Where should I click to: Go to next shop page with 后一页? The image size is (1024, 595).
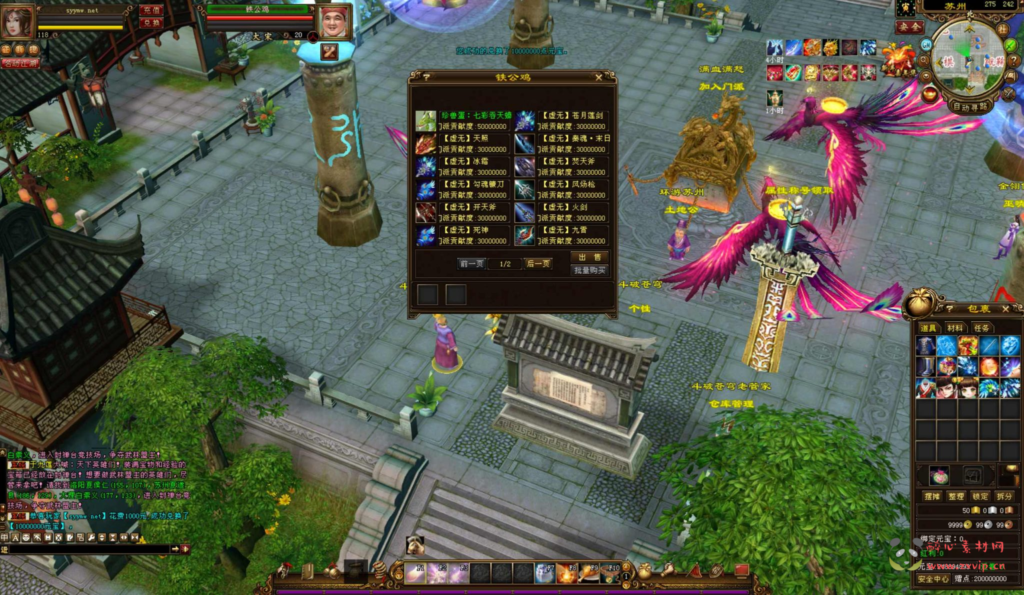[x=538, y=264]
